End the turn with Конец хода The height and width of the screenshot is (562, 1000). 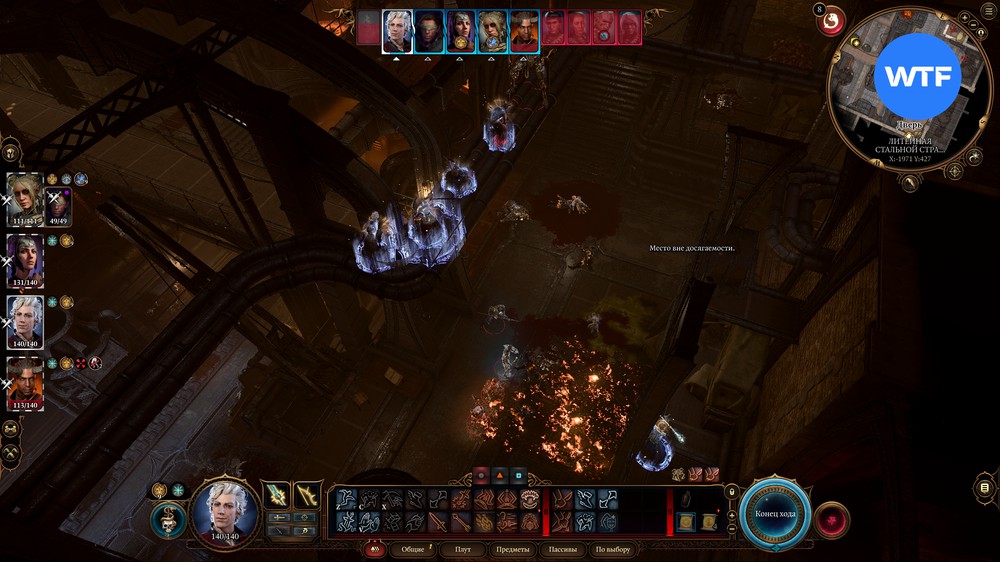pos(775,513)
